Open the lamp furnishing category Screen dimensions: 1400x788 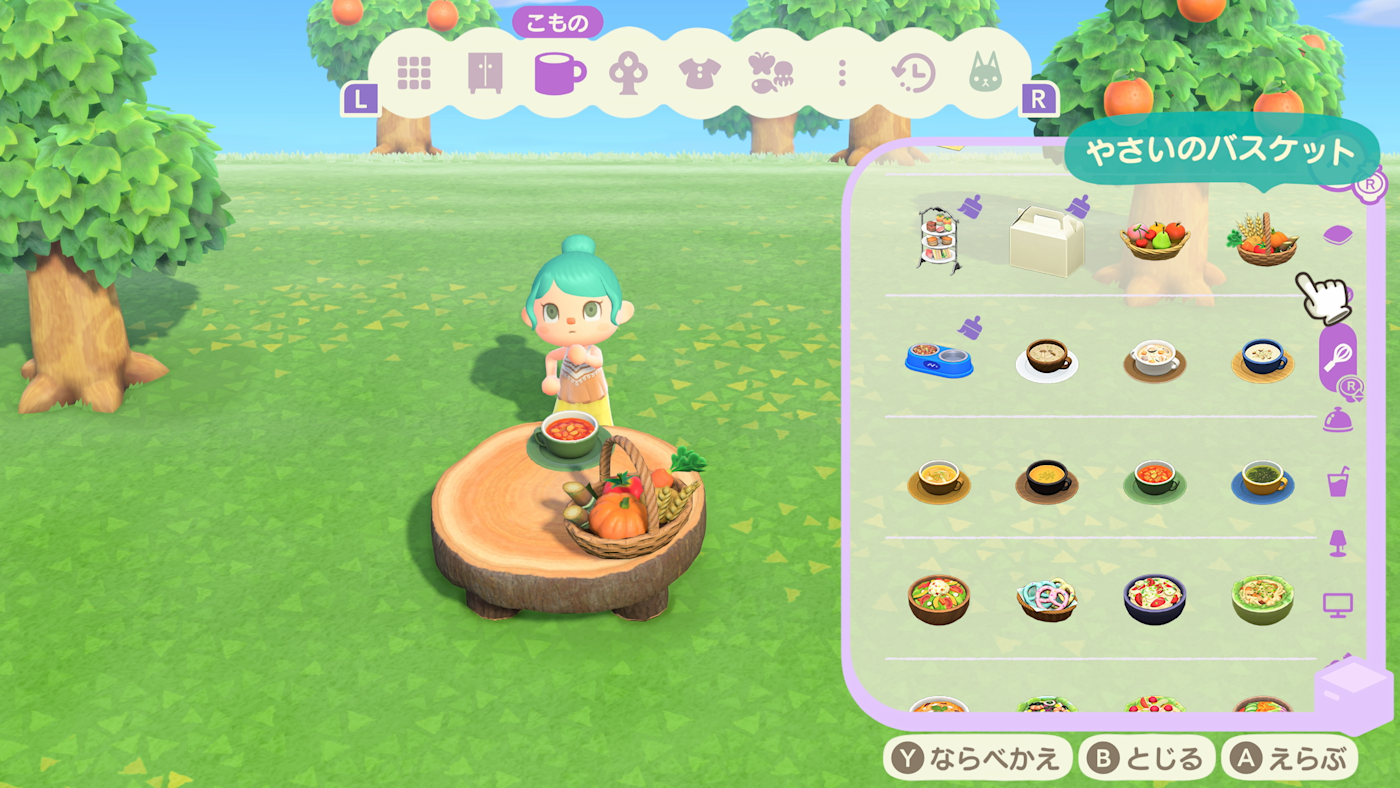(1340, 545)
